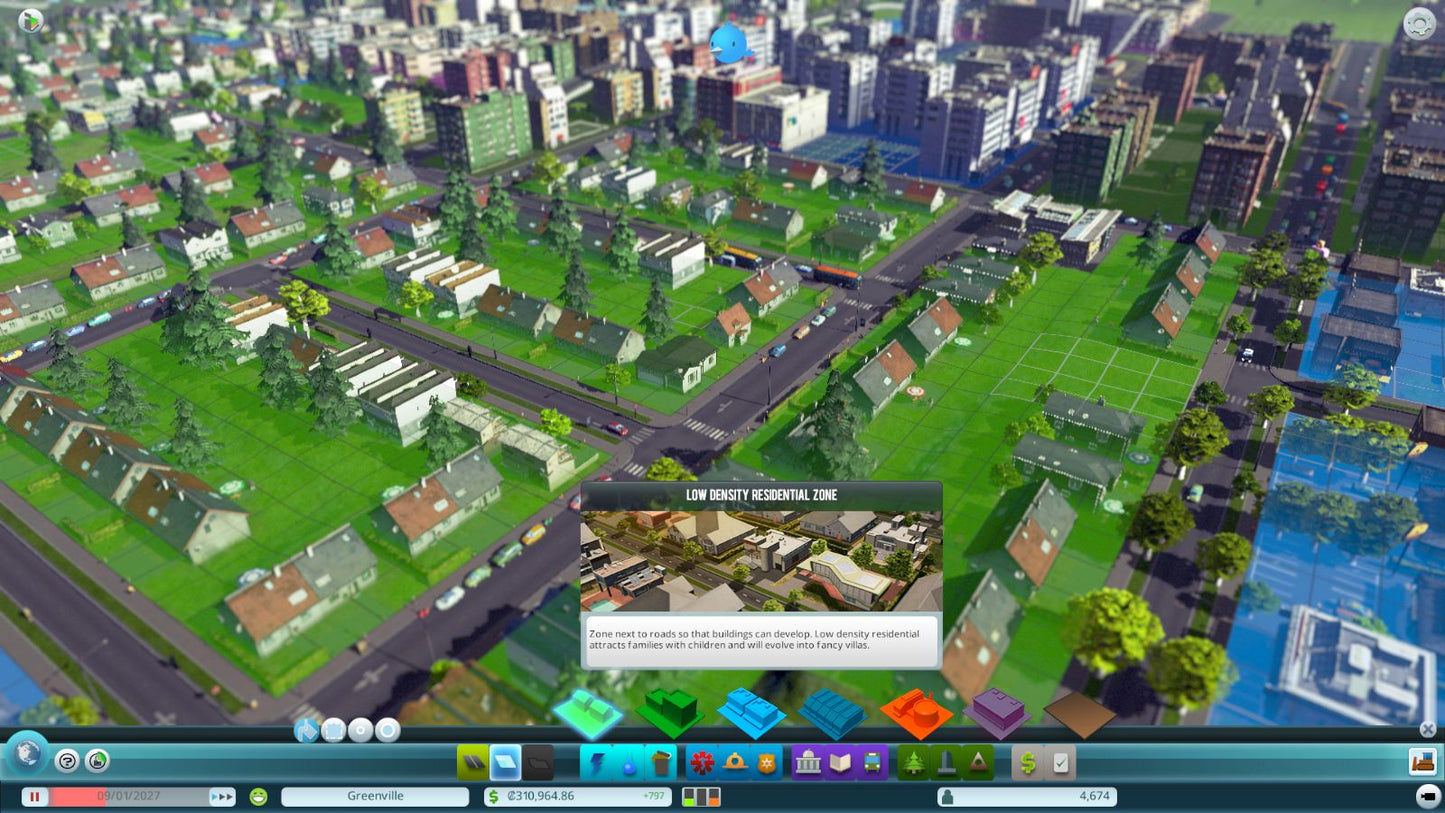This screenshot has width=1445, height=813.
Task: Open the Water and Sewage menu
Action: [x=630, y=761]
